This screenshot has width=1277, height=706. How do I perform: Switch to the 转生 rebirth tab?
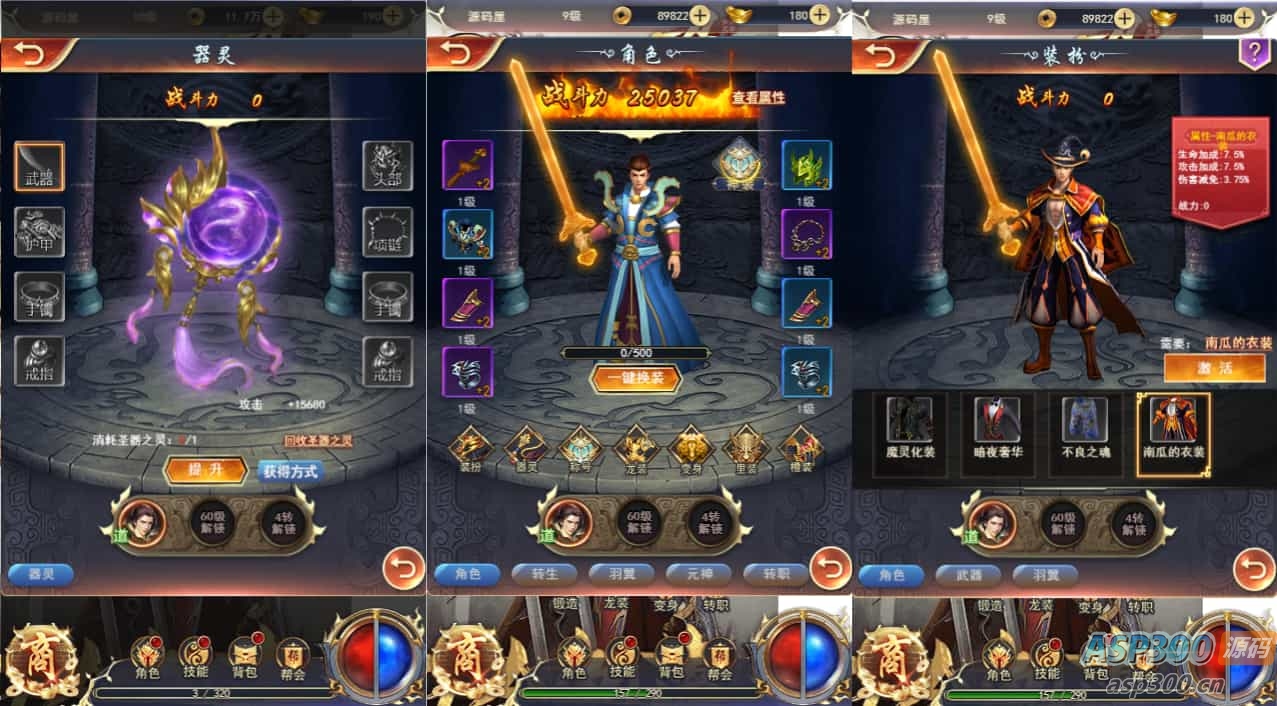[545, 574]
